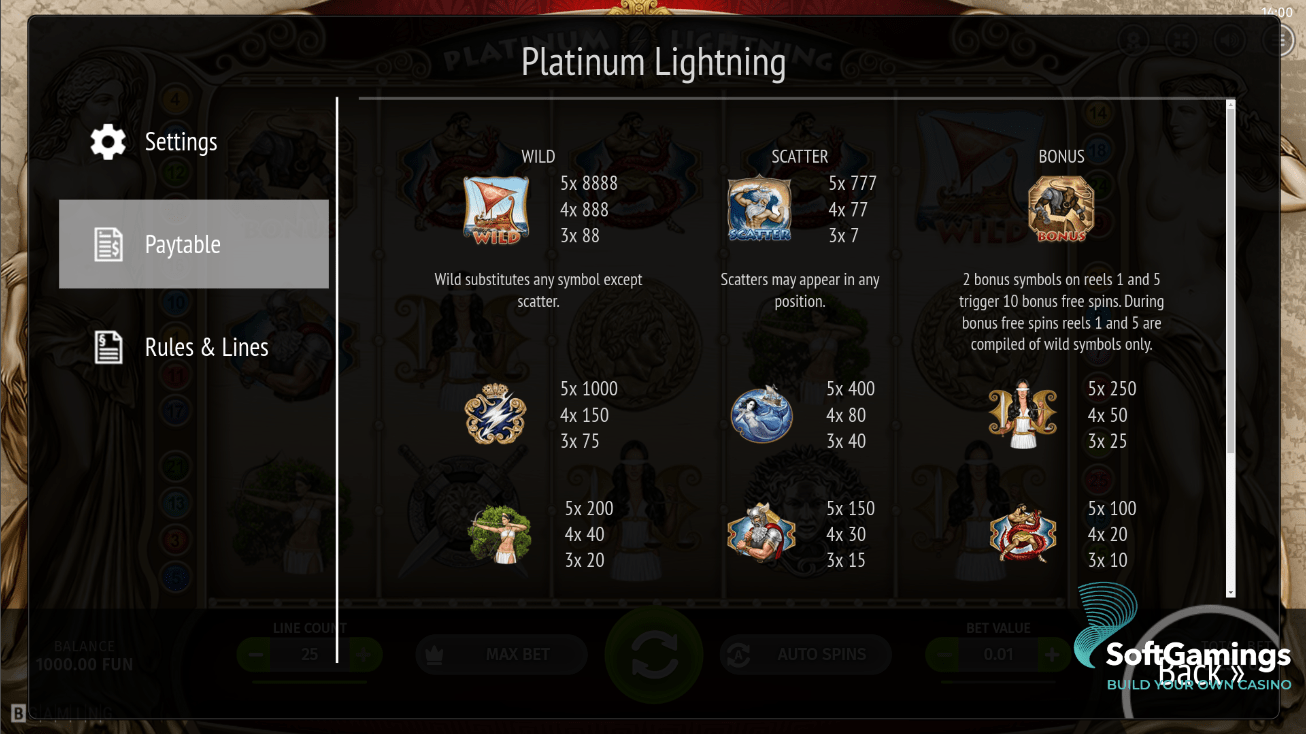This screenshot has width=1306, height=734.
Task: Switch to the Paytable section
Action: click(x=194, y=243)
